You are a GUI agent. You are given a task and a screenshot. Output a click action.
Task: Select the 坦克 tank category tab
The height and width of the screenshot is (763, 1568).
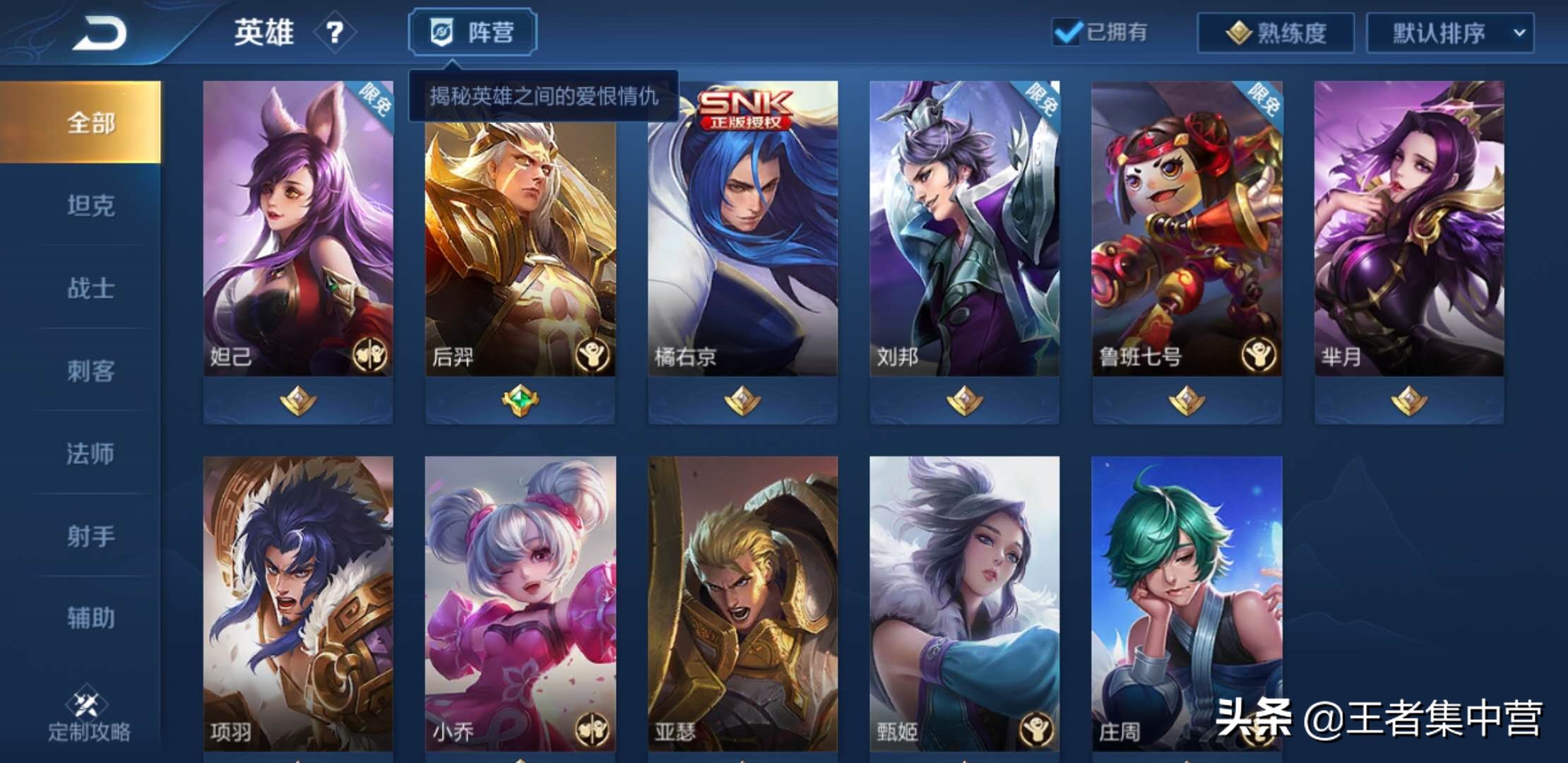click(x=91, y=203)
